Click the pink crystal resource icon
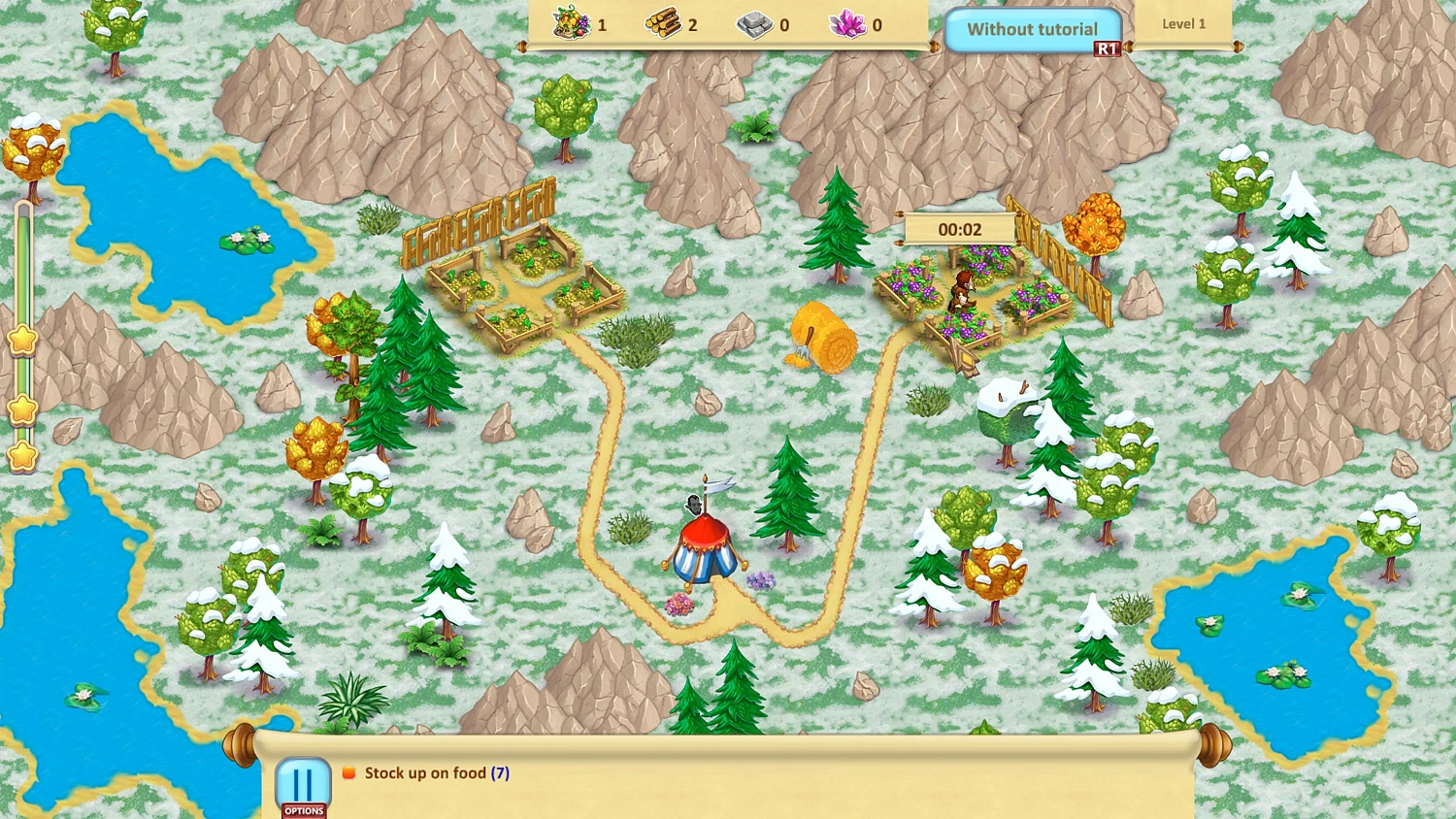 click(848, 24)
